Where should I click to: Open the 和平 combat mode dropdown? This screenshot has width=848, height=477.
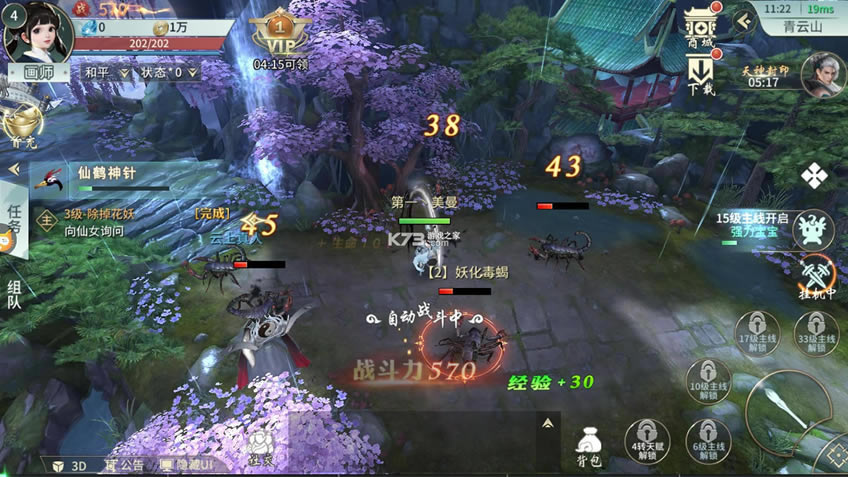click(x=106, y=72)
